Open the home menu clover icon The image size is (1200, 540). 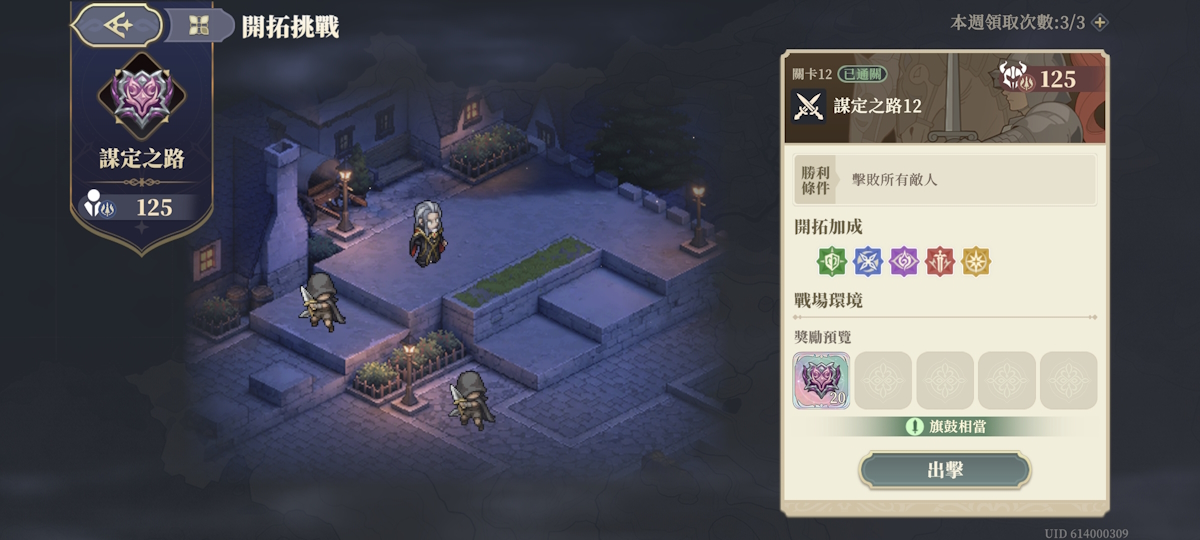pyautogui.click(x=198, y=26)
